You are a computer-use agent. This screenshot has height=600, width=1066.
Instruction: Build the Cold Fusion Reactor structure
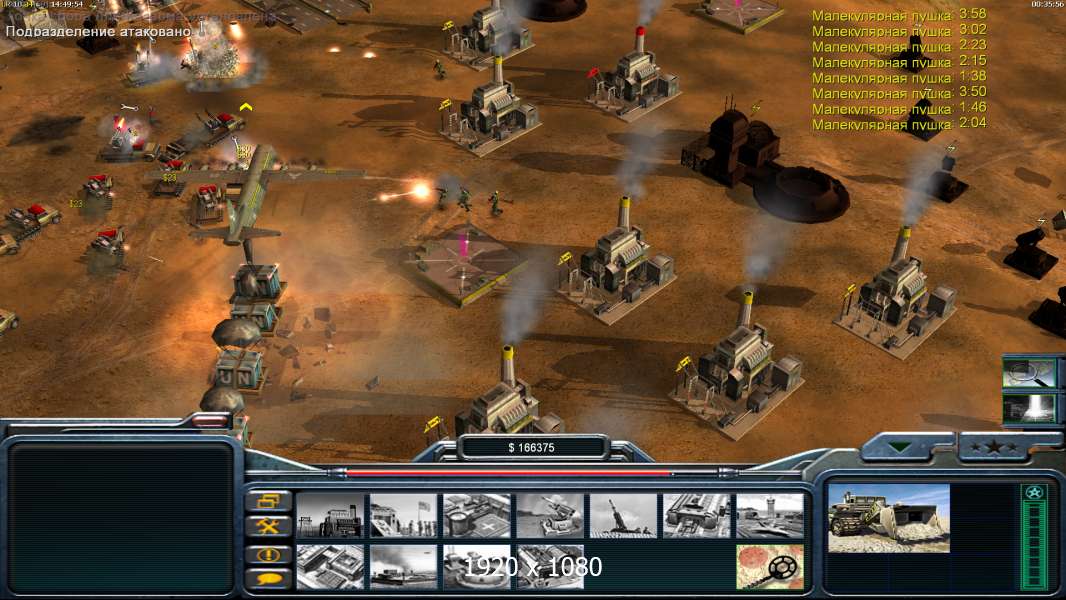330,516
